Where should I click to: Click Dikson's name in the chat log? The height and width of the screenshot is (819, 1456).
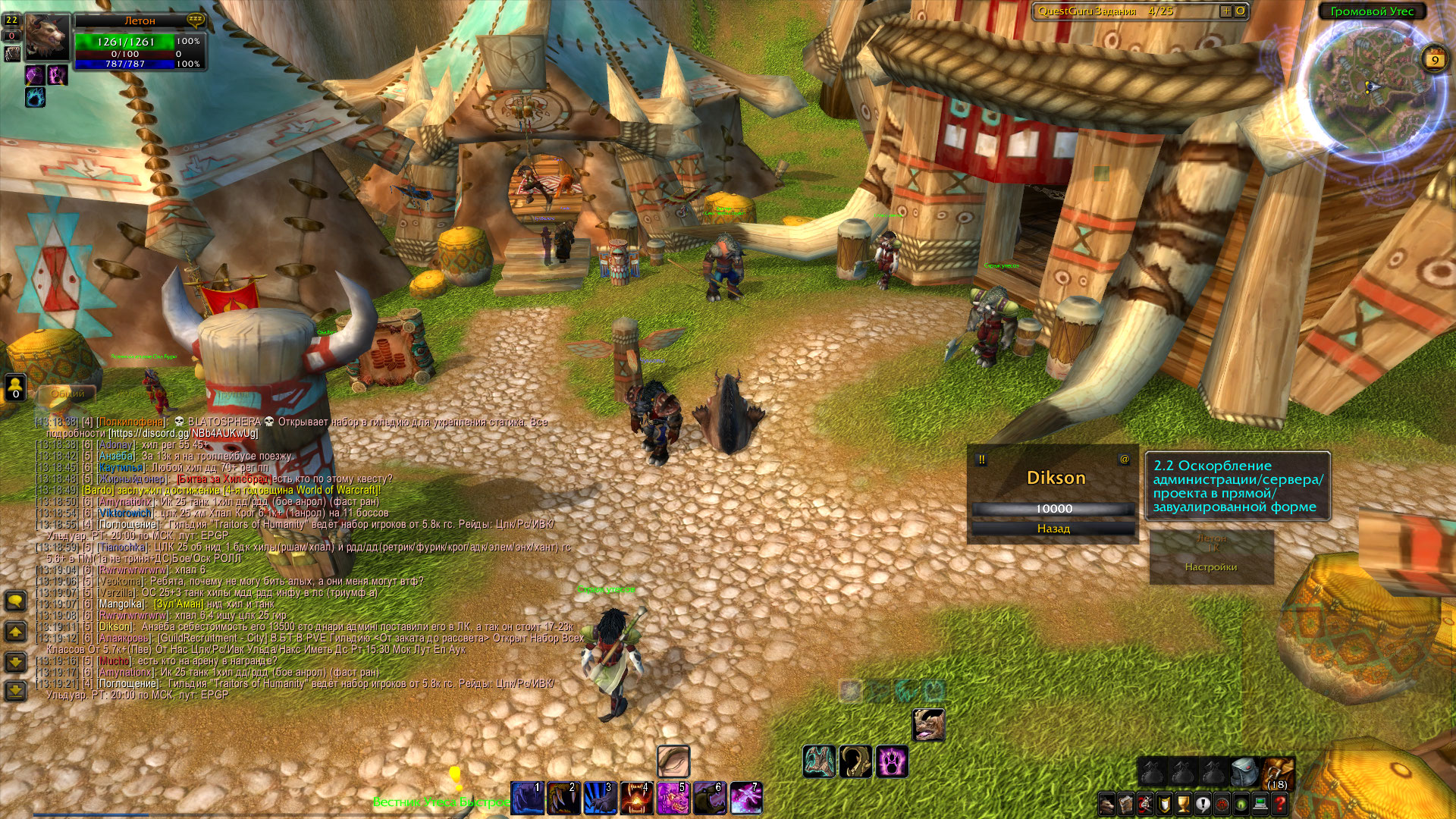pyautogui.click(x=115, y=627)
